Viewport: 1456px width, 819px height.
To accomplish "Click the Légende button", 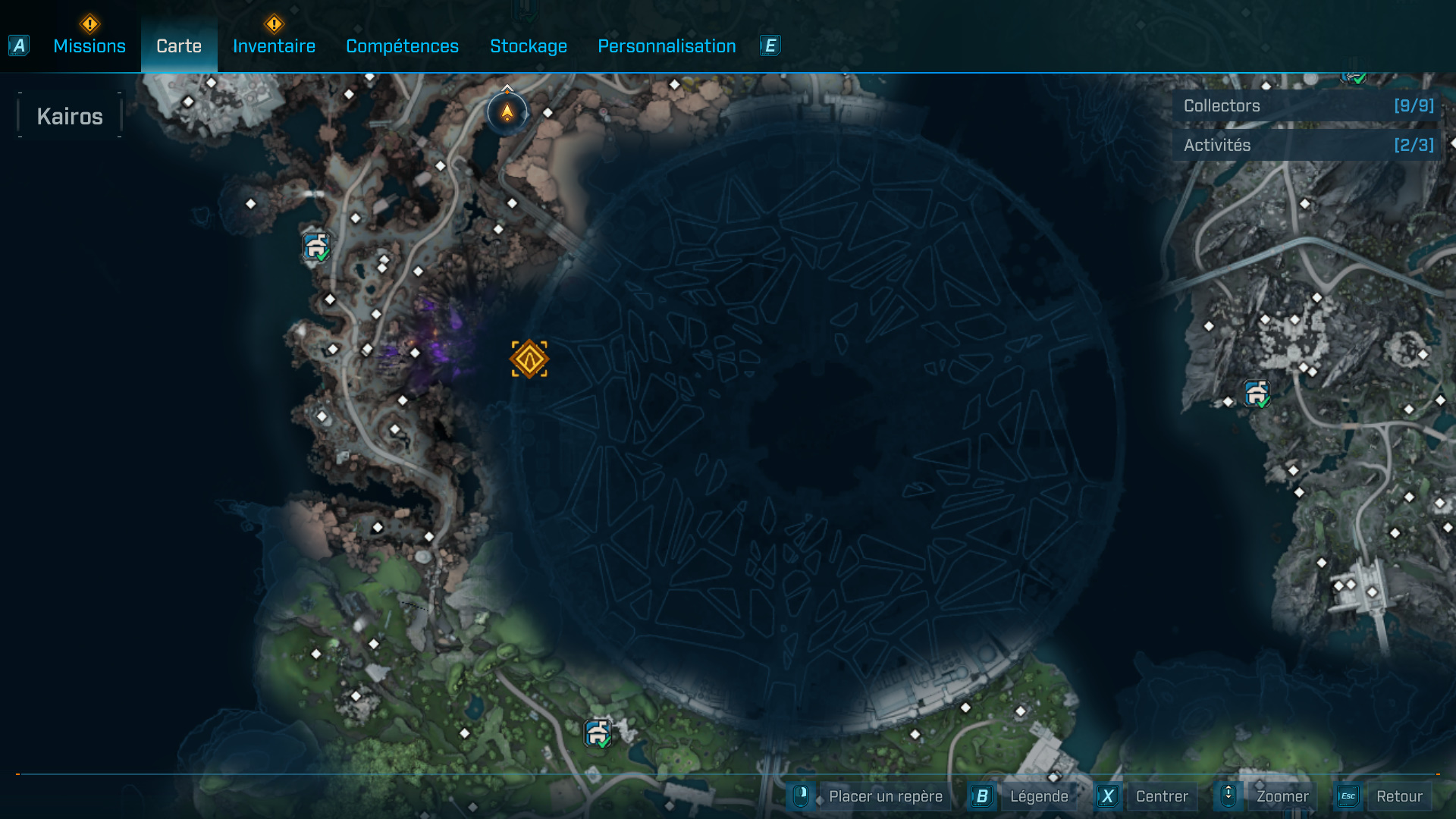I will coord(1040,796).
